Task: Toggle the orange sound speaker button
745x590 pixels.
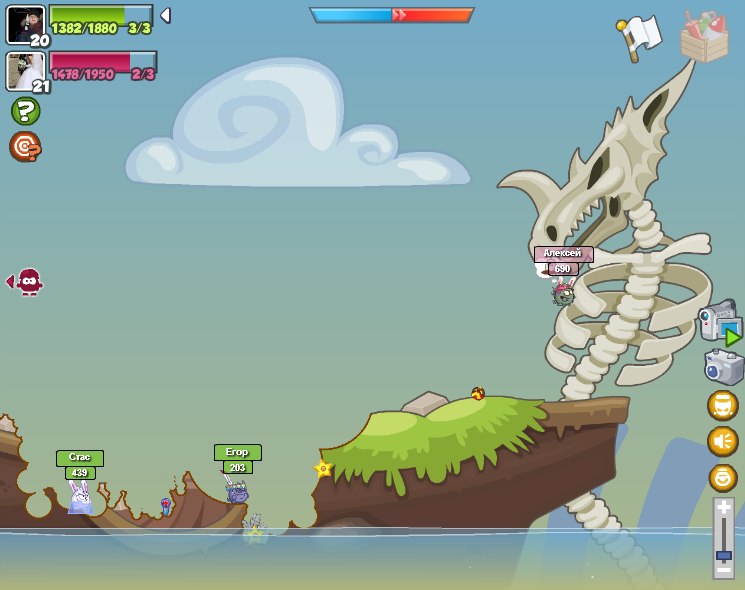Action: coord(722,441)
